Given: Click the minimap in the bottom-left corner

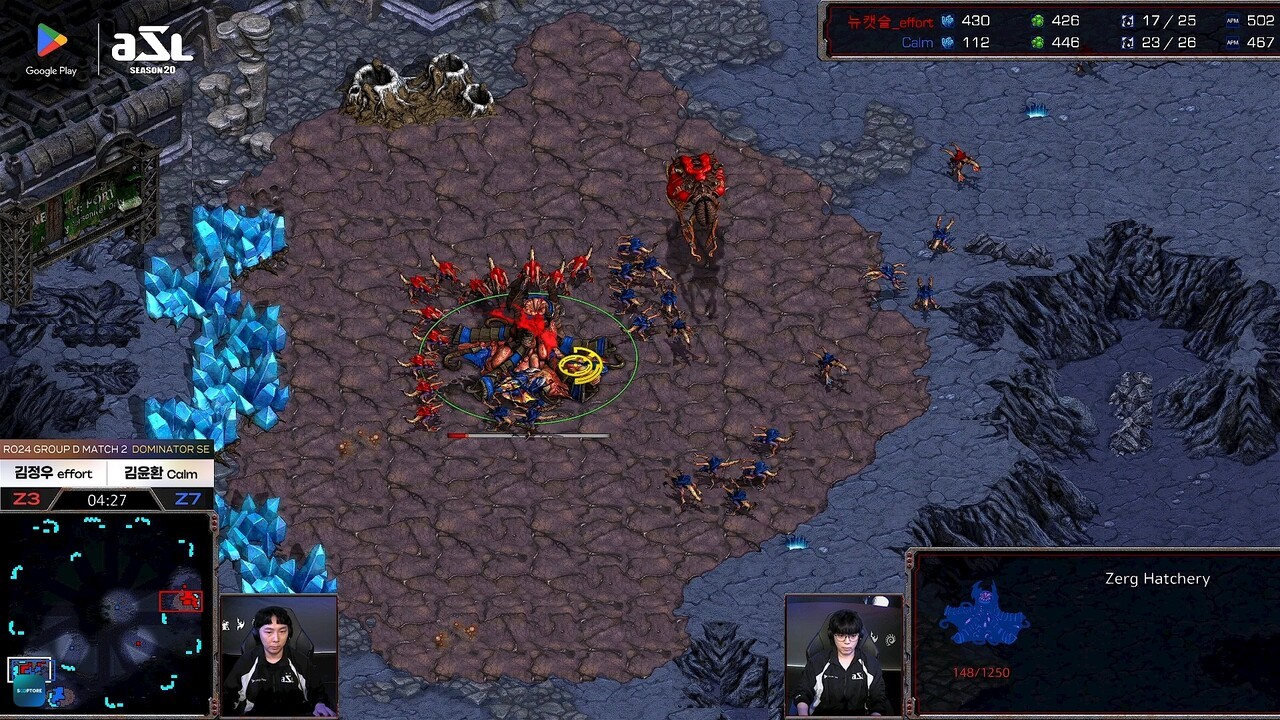Looking at the screenshot, I should pos(106,612).
